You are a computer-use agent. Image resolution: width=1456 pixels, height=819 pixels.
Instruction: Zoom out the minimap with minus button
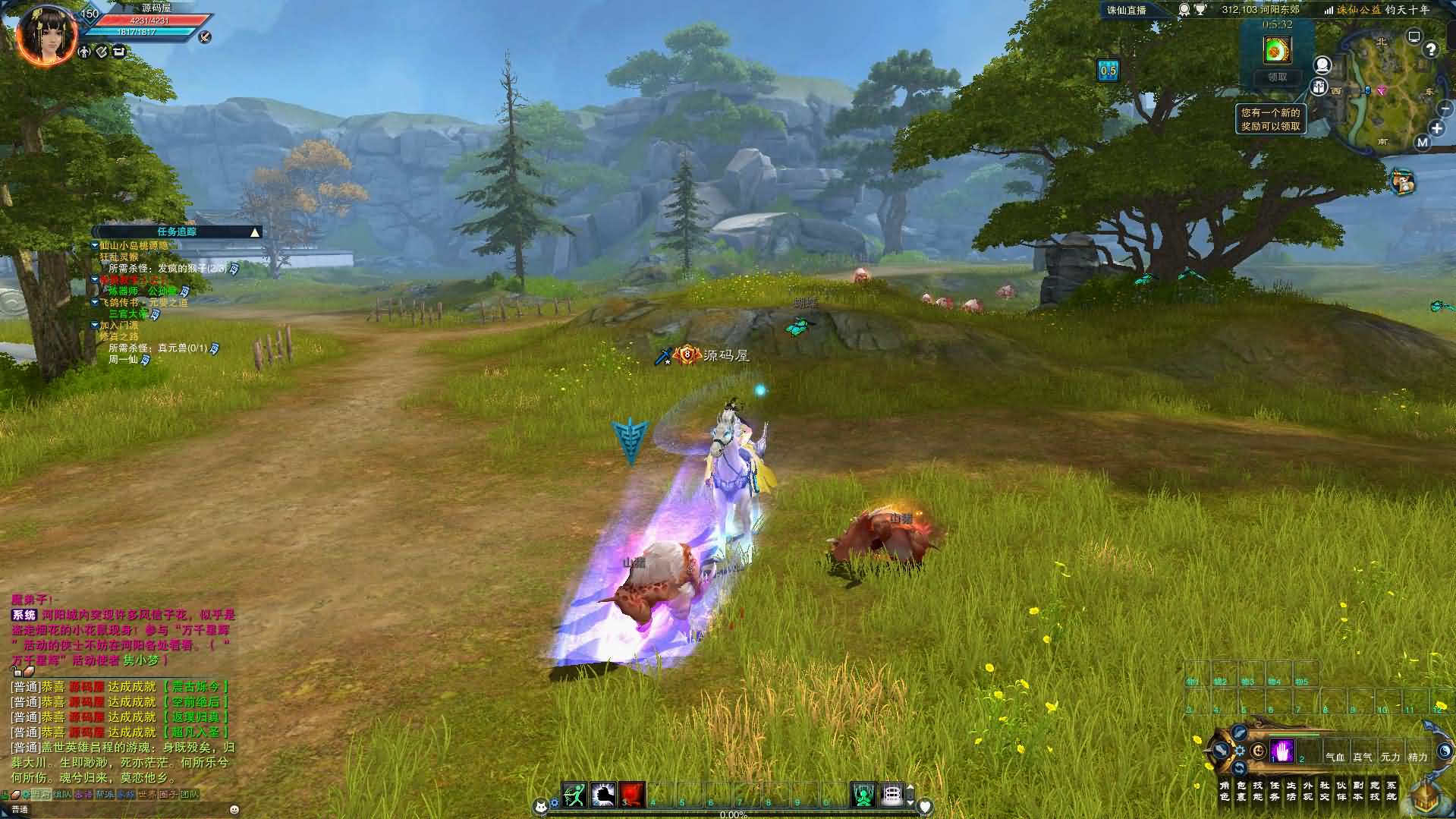coord(1445,109)
